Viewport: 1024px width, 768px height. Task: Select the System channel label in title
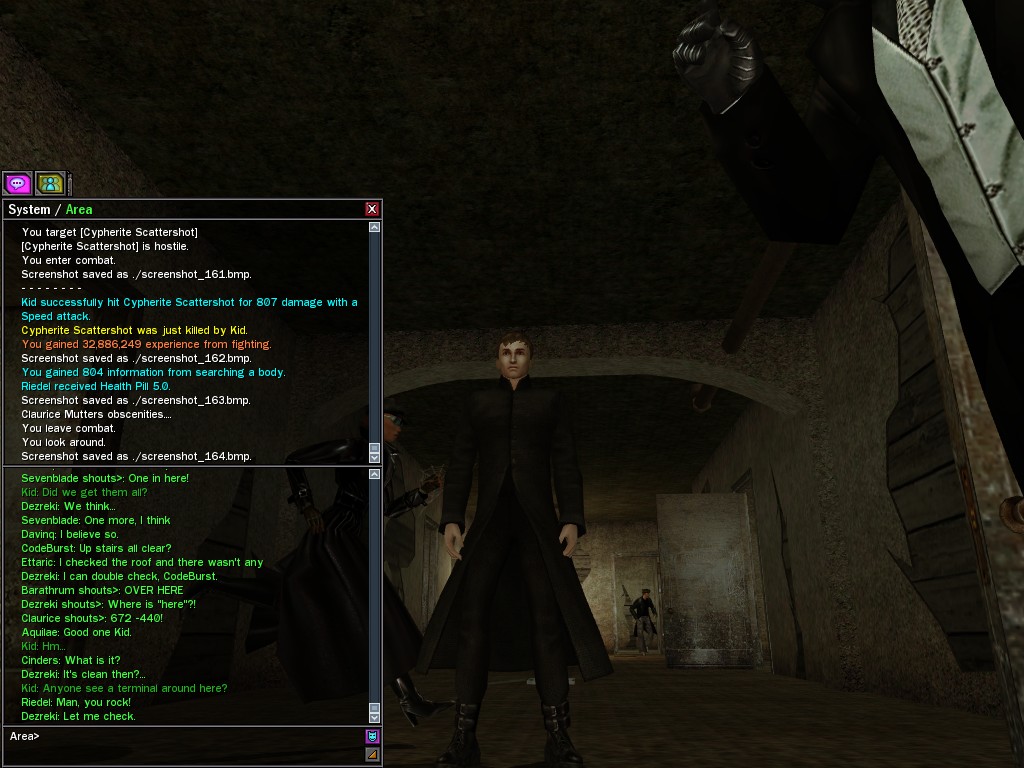(28, 209)
